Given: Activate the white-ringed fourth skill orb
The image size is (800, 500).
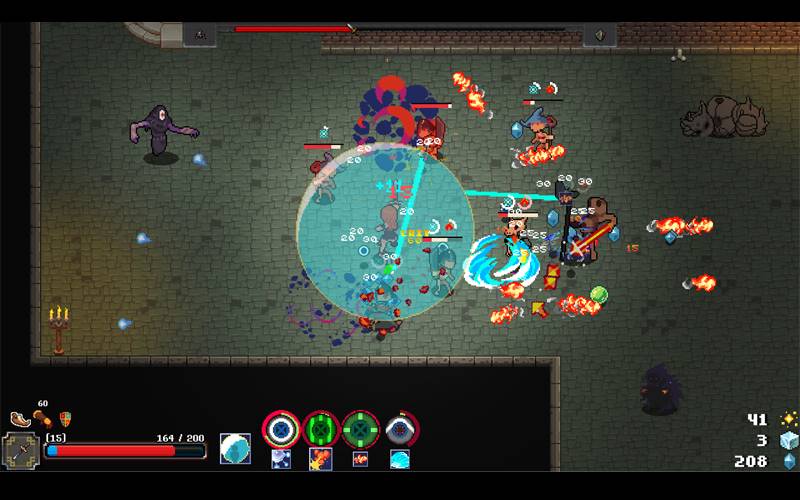Looking at the screenshot, I should coord(401,428).
